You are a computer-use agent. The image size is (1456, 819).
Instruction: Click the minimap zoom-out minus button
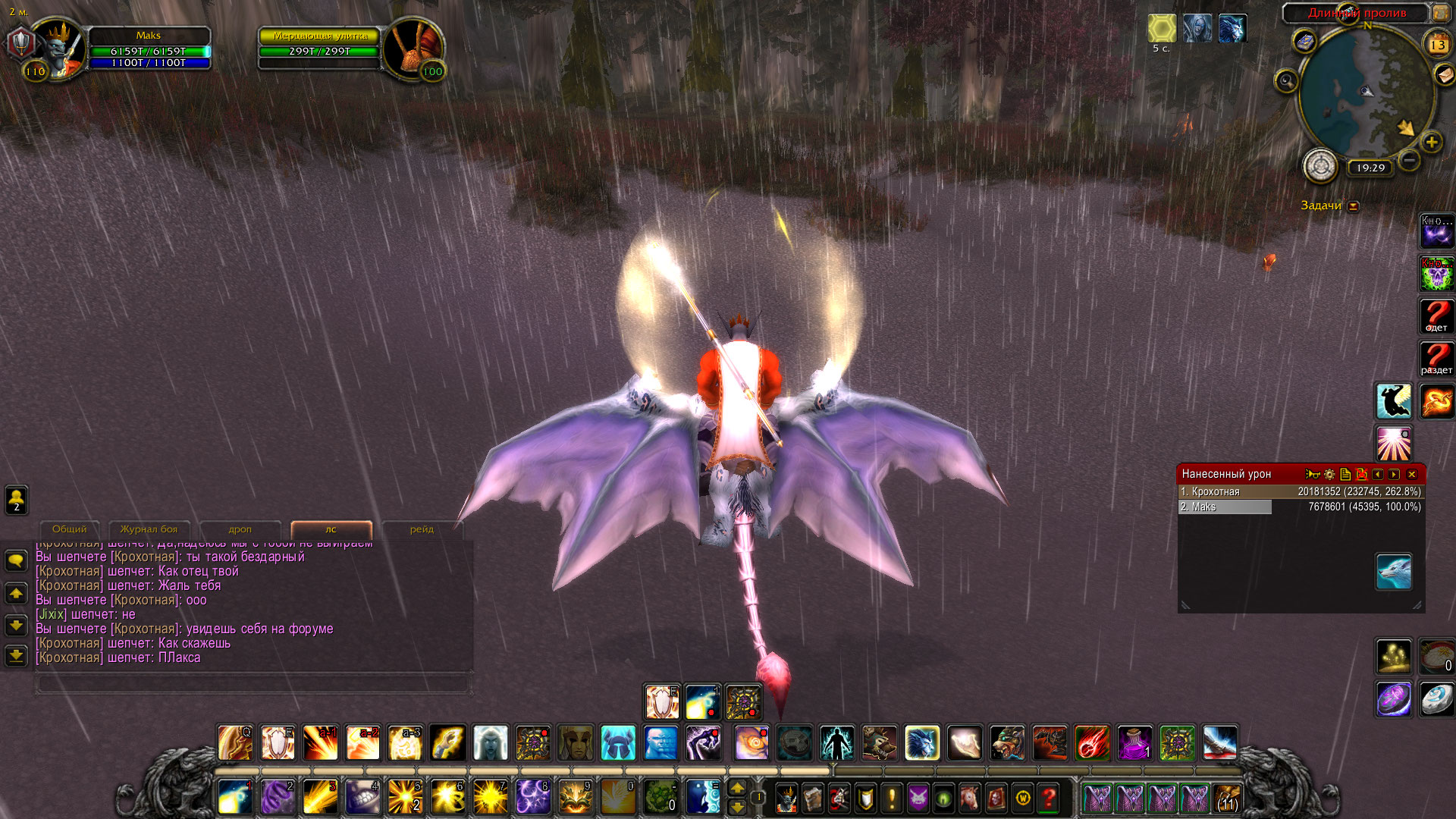coord(1409,160)
